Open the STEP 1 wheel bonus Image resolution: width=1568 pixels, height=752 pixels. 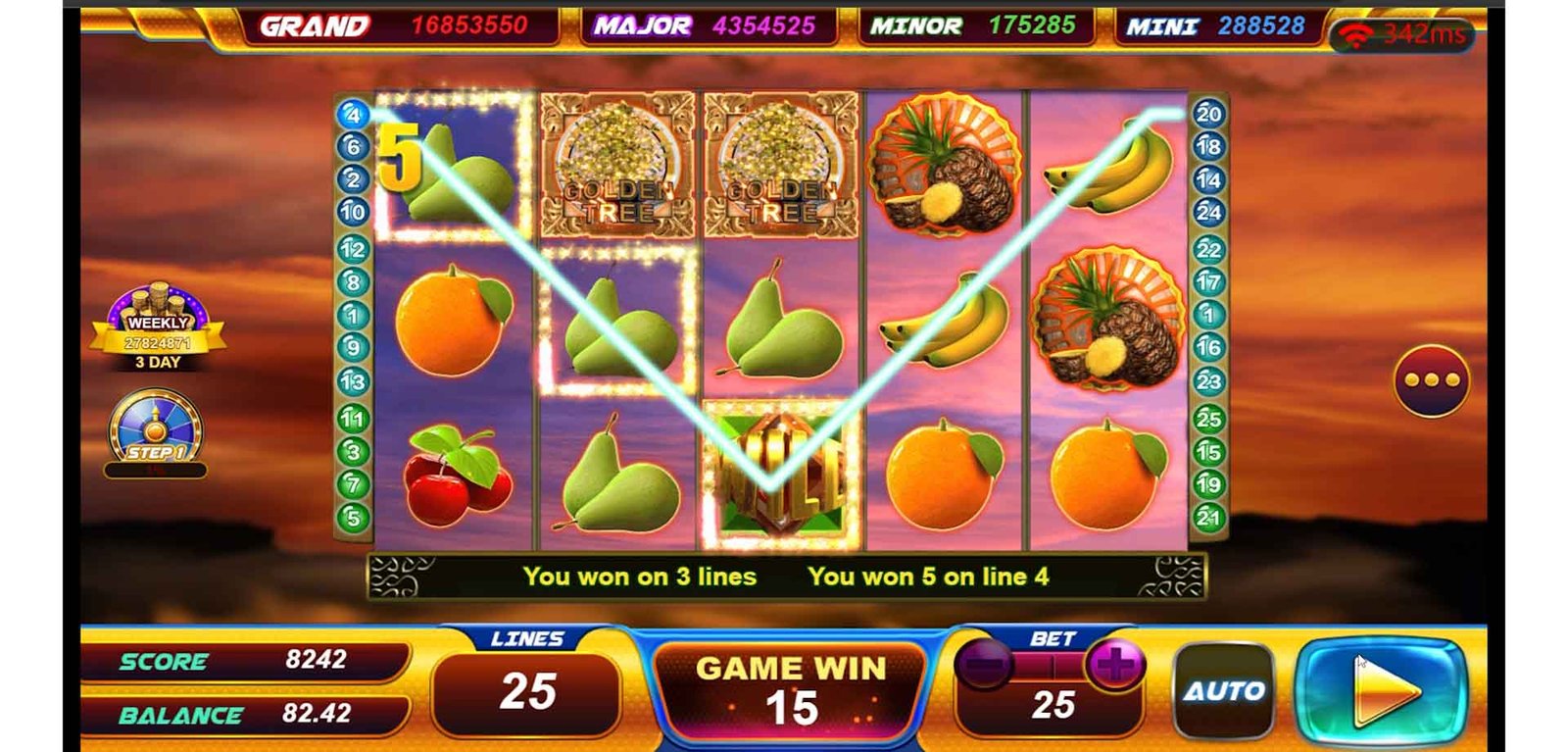(x=155, y=431)
